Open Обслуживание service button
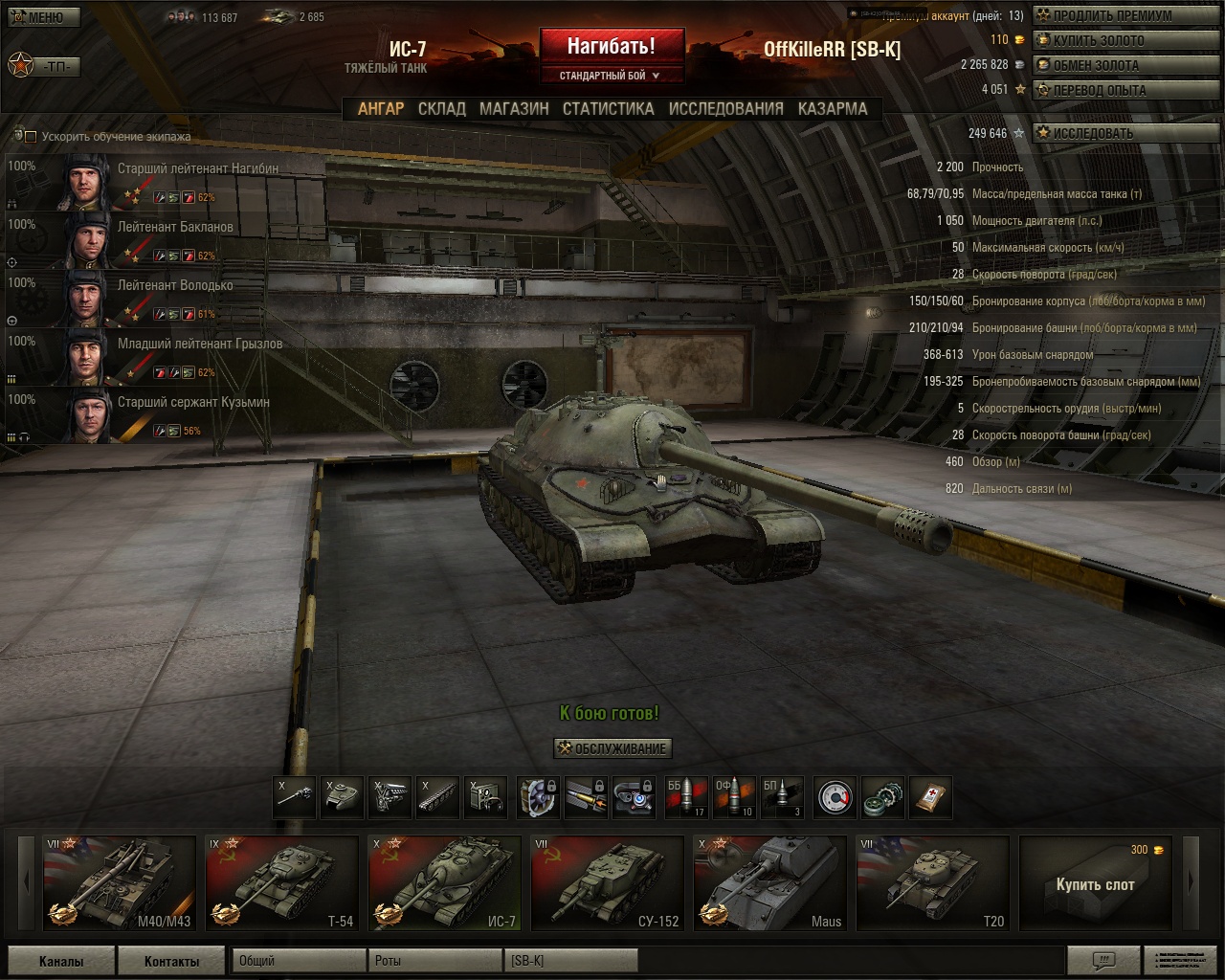1225x980 pixels. pos(612,748)
